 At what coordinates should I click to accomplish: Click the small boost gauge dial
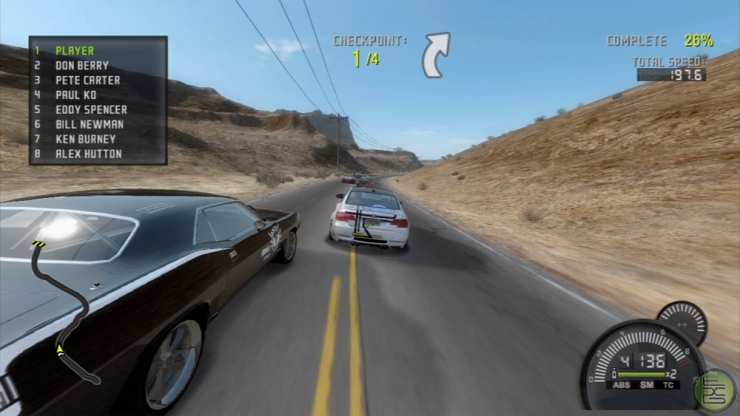pos(682,323)
